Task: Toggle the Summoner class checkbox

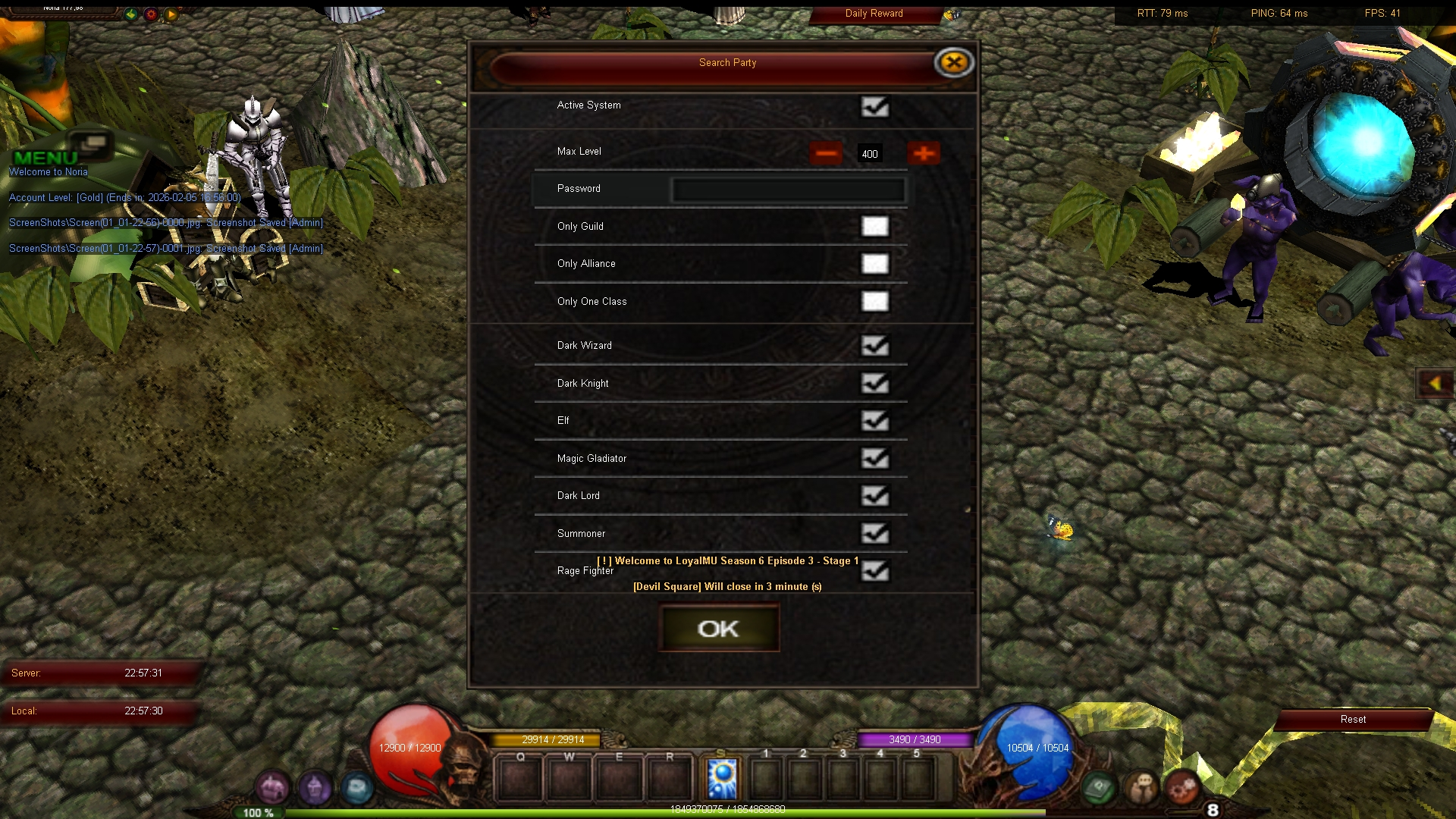Action: (x=874, y=534)
